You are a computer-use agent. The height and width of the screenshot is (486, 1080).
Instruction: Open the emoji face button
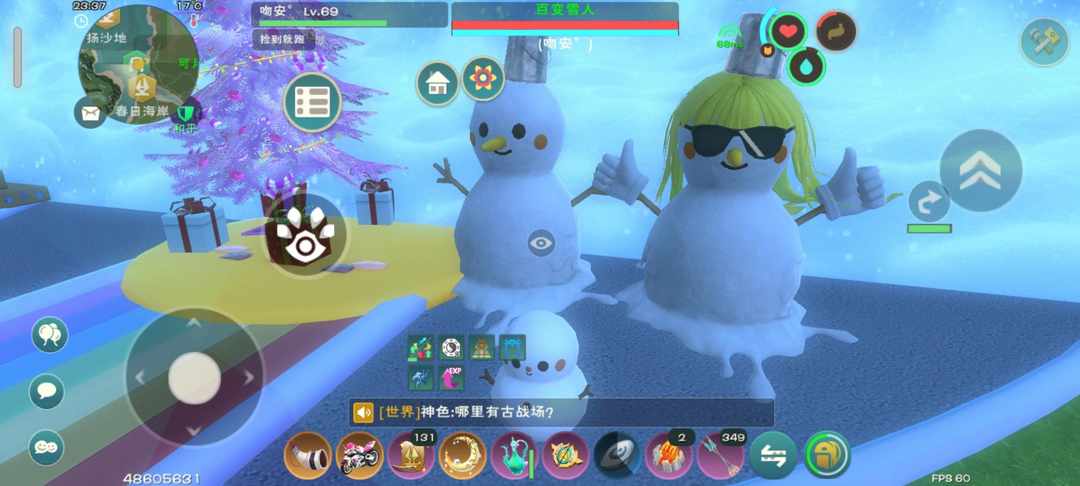pos(47,447)
